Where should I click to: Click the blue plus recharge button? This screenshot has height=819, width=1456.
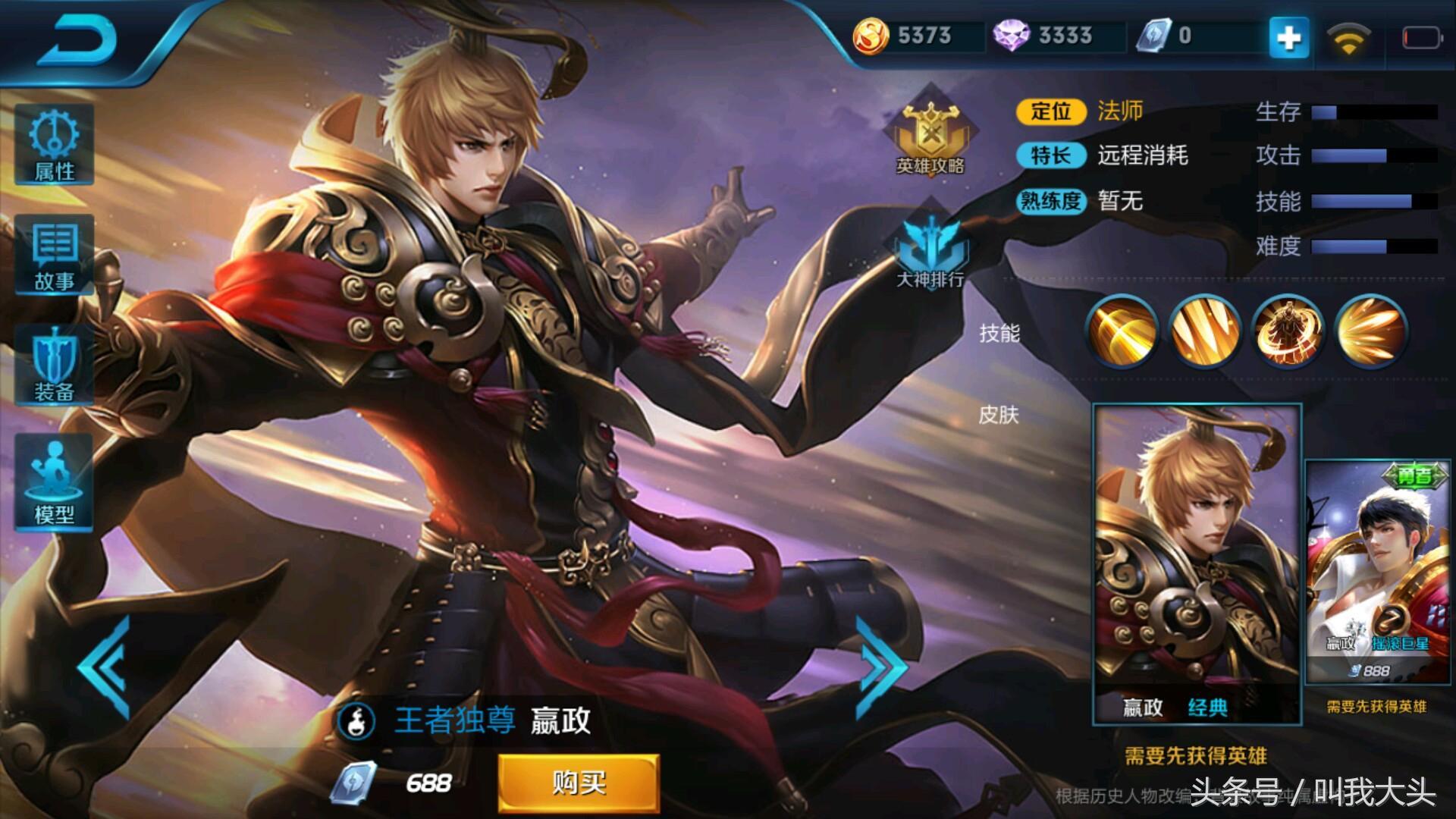click(x=1289, y=36)
